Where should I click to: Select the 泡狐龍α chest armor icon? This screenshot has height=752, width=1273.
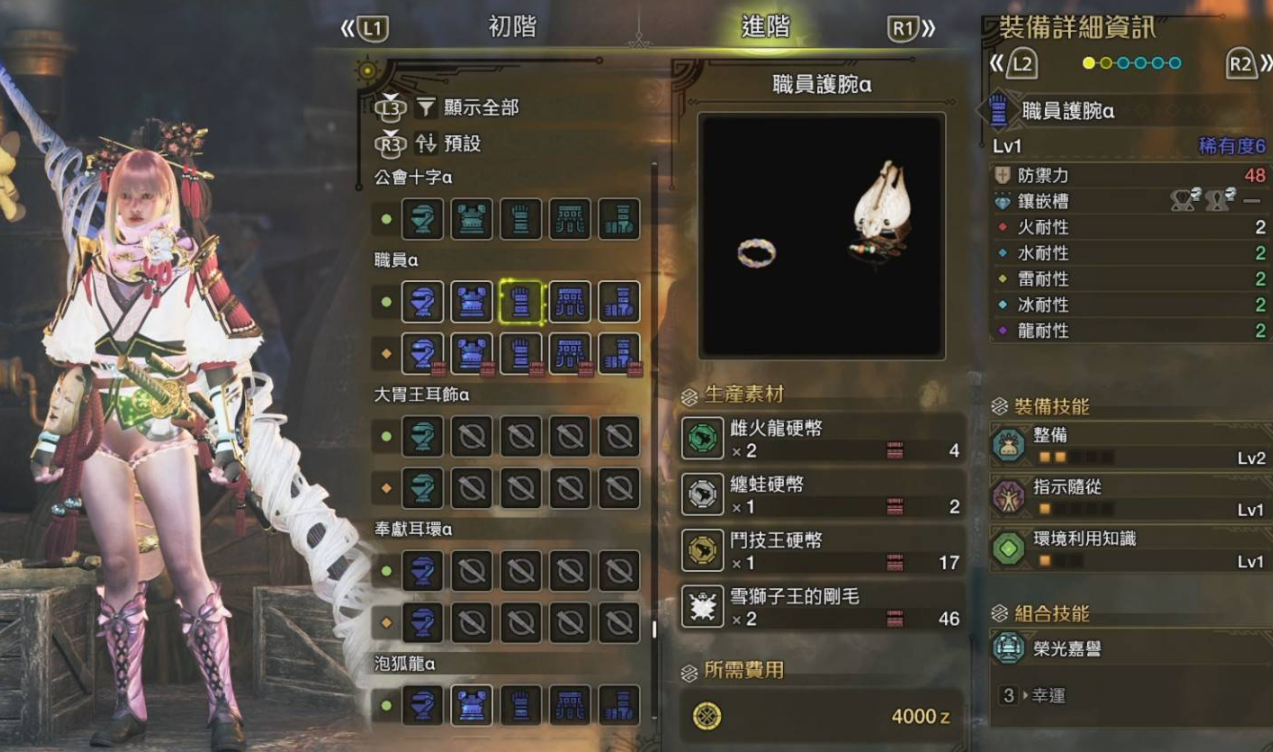point(471,705)
